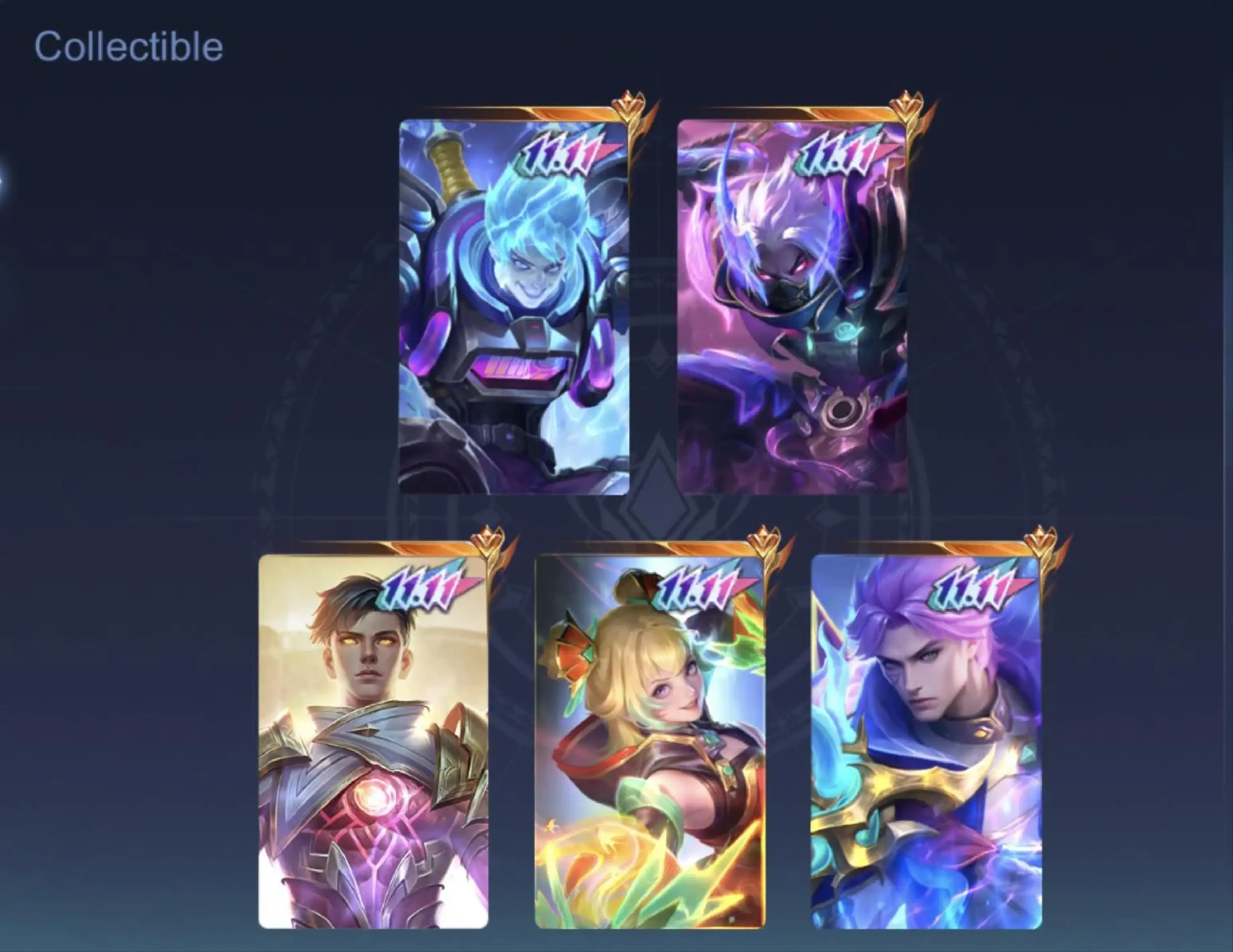Pick the blonde girl skin card
1233x952 pixels.
point(649,742)
